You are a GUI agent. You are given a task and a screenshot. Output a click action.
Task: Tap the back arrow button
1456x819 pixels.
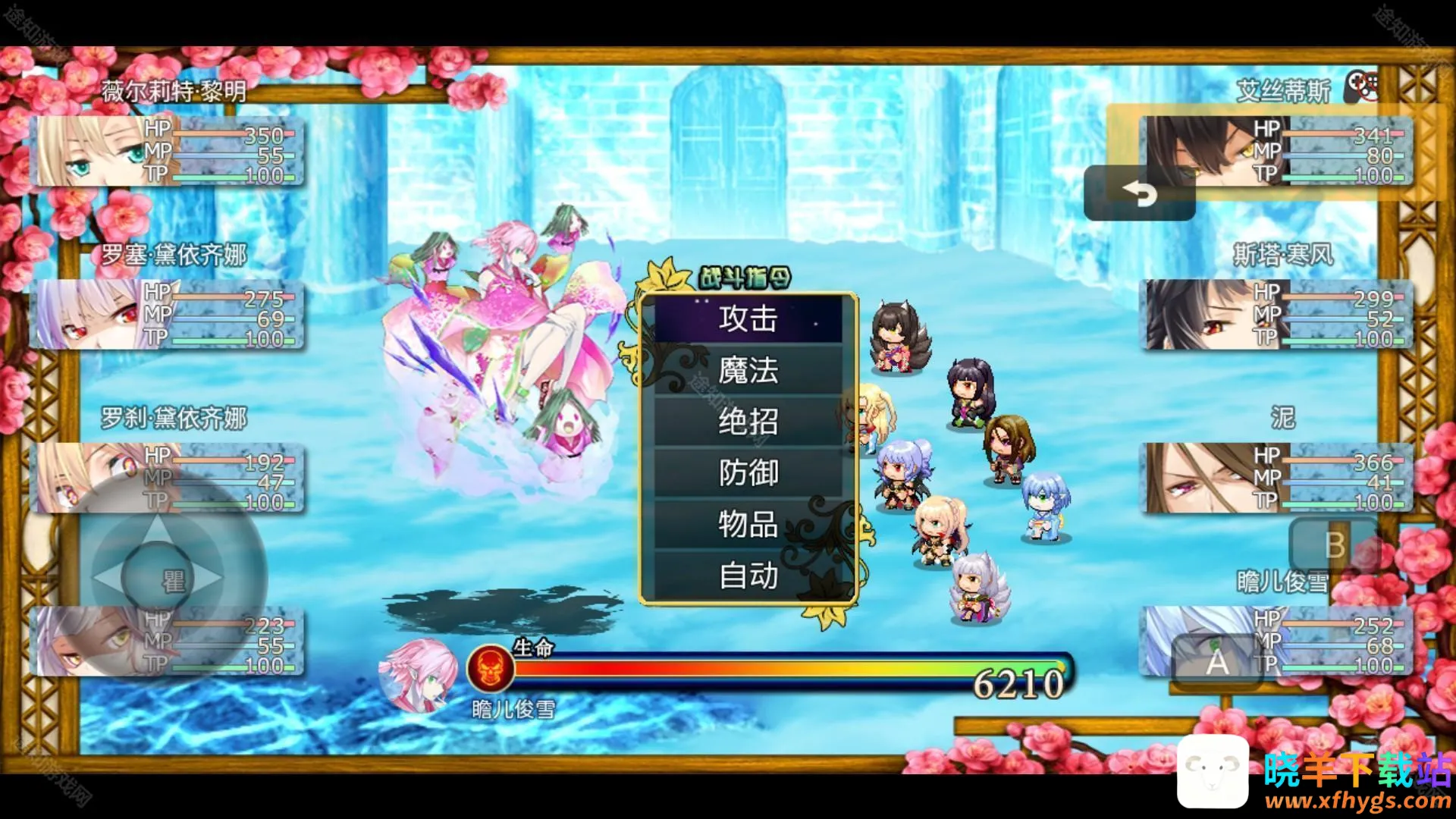click(x=1139, y=194)
